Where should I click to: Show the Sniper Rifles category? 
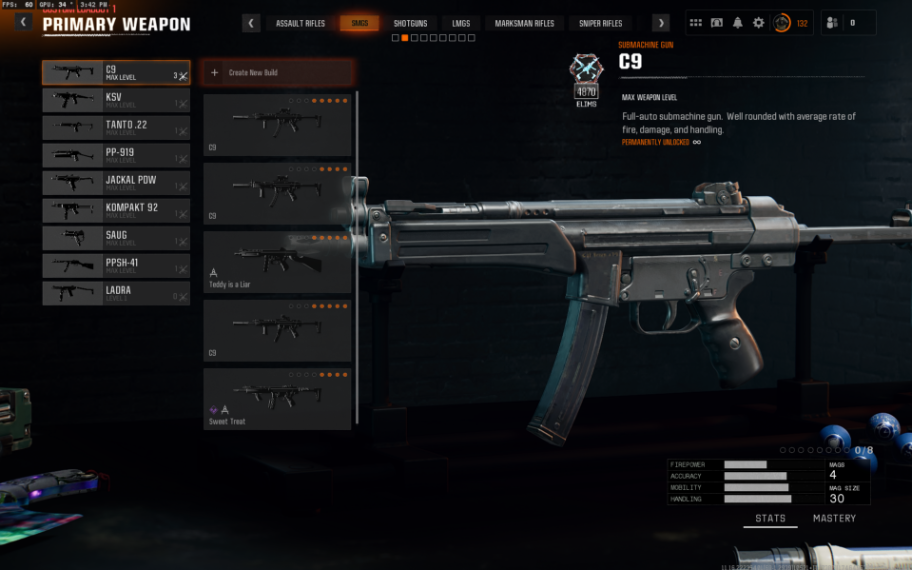coord(600,23)
